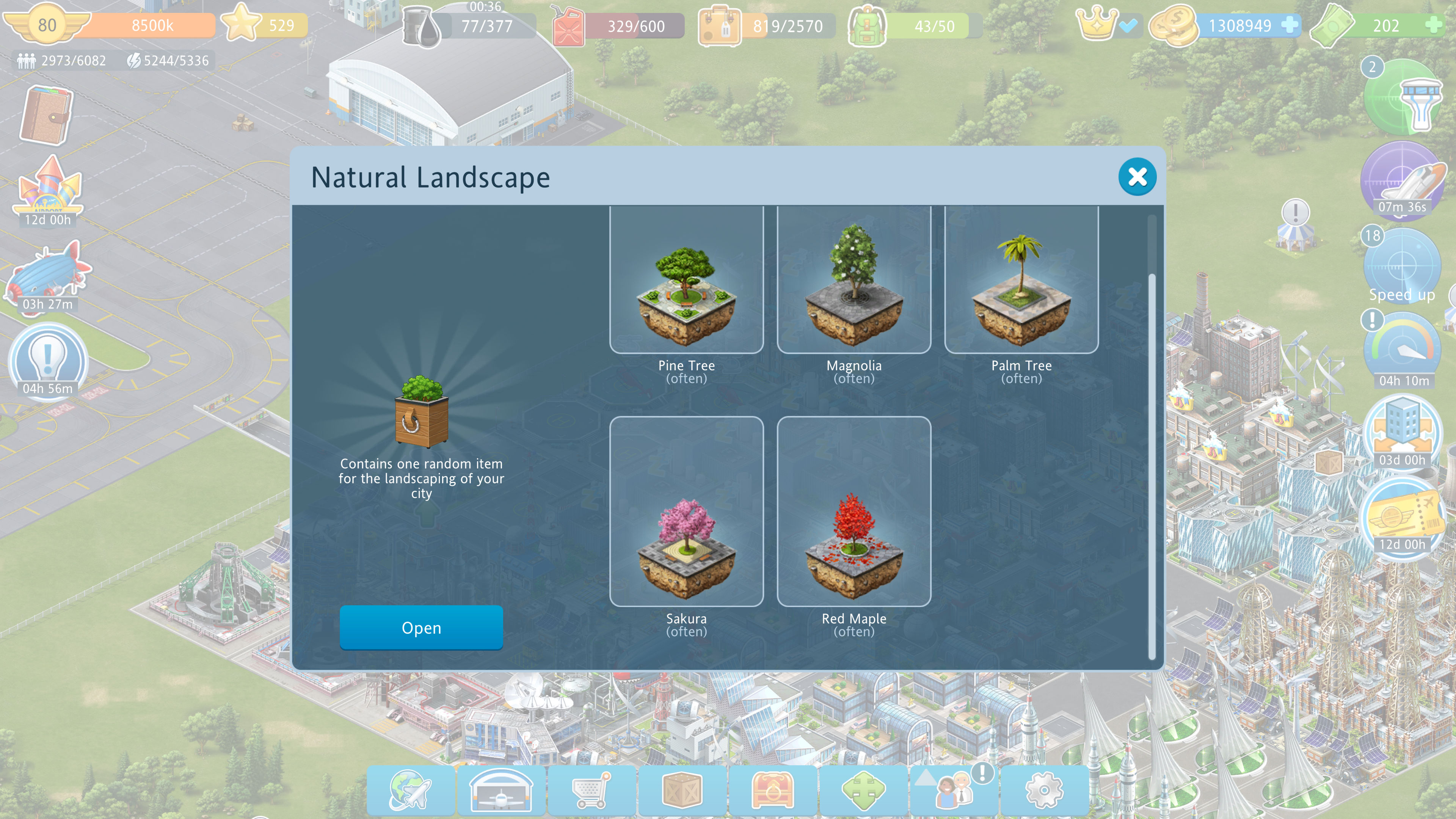This screenshot has width=1456, height=819.
Task: Add more coins with the plus button
Action: pos(1290,25)
